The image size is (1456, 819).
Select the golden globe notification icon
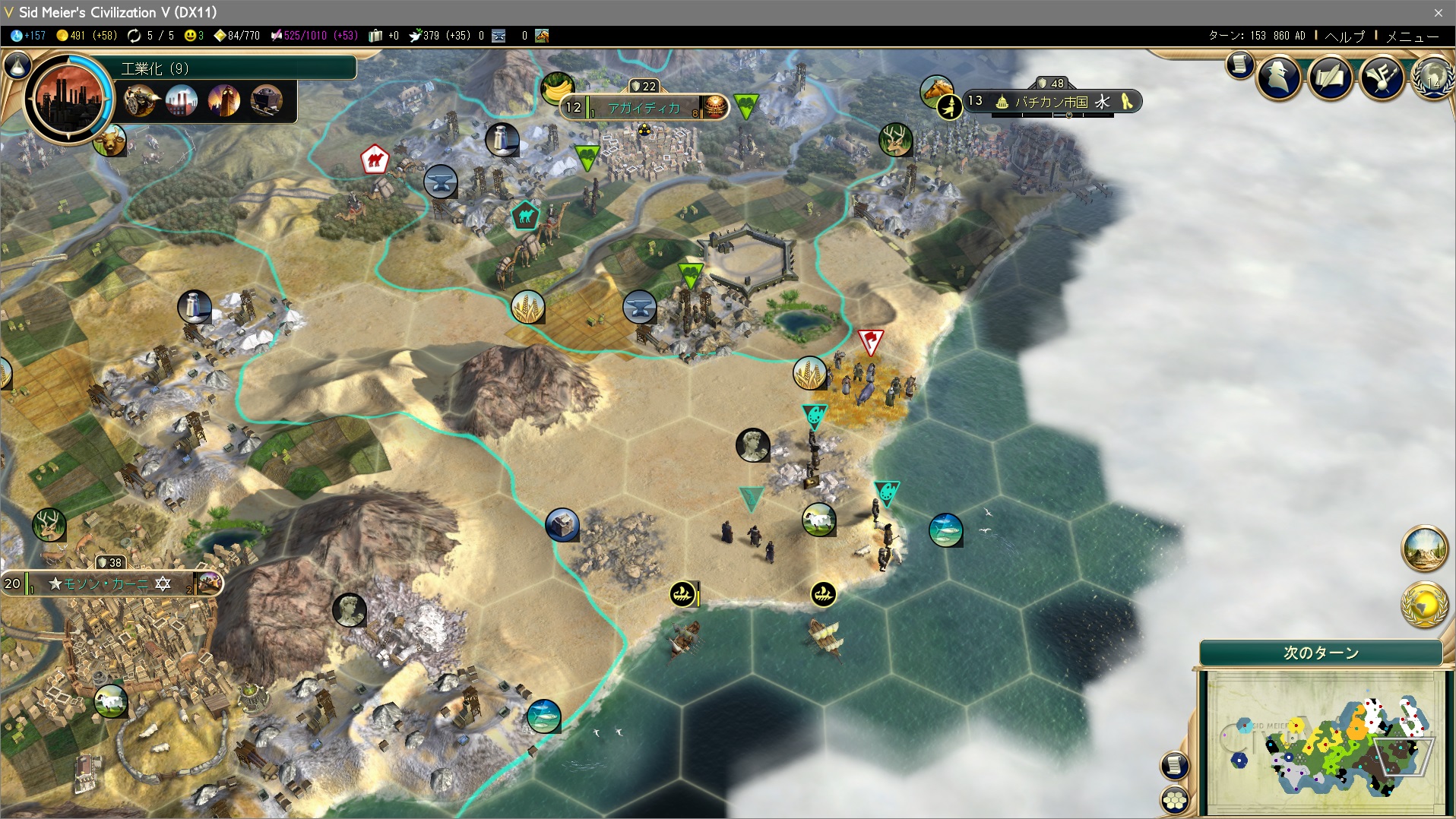(x=1423, y=604)
